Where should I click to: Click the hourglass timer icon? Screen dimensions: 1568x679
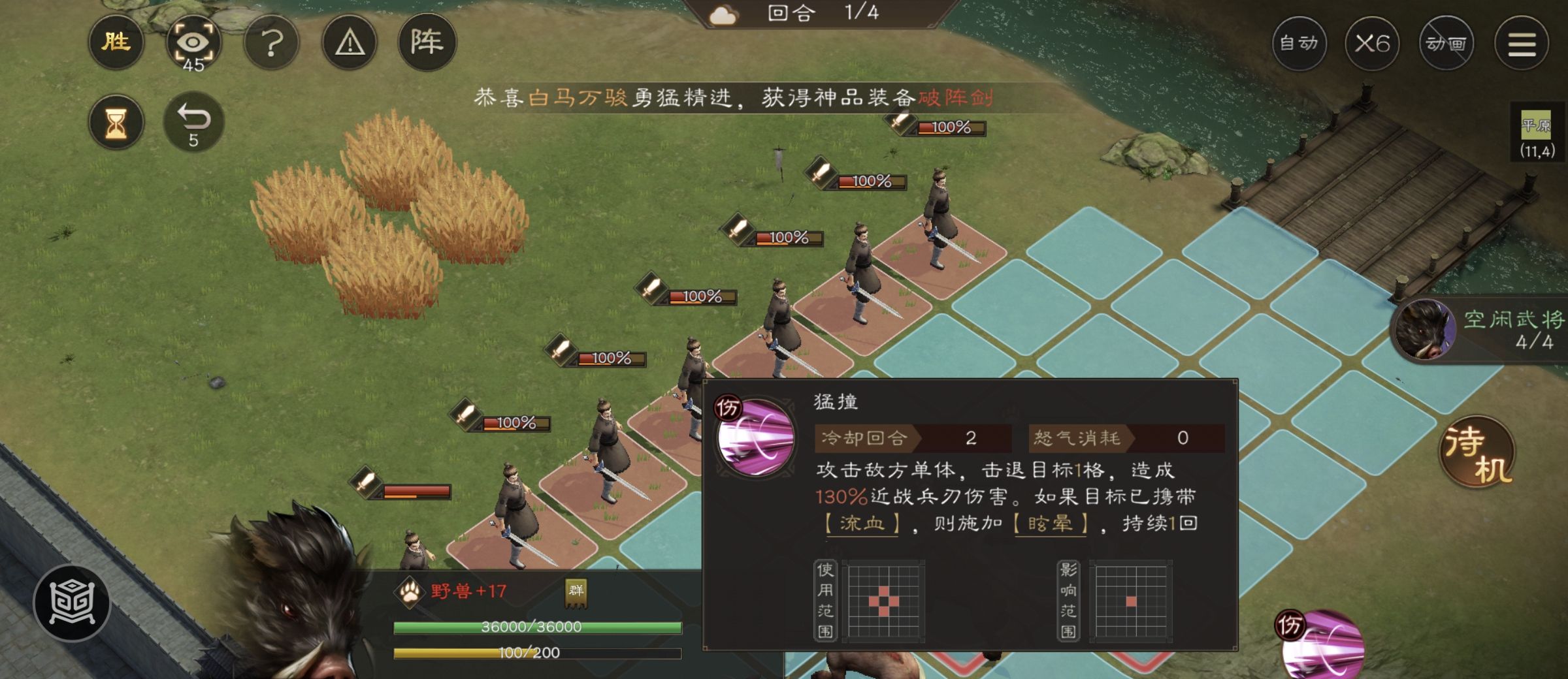(x=116, y=121)
